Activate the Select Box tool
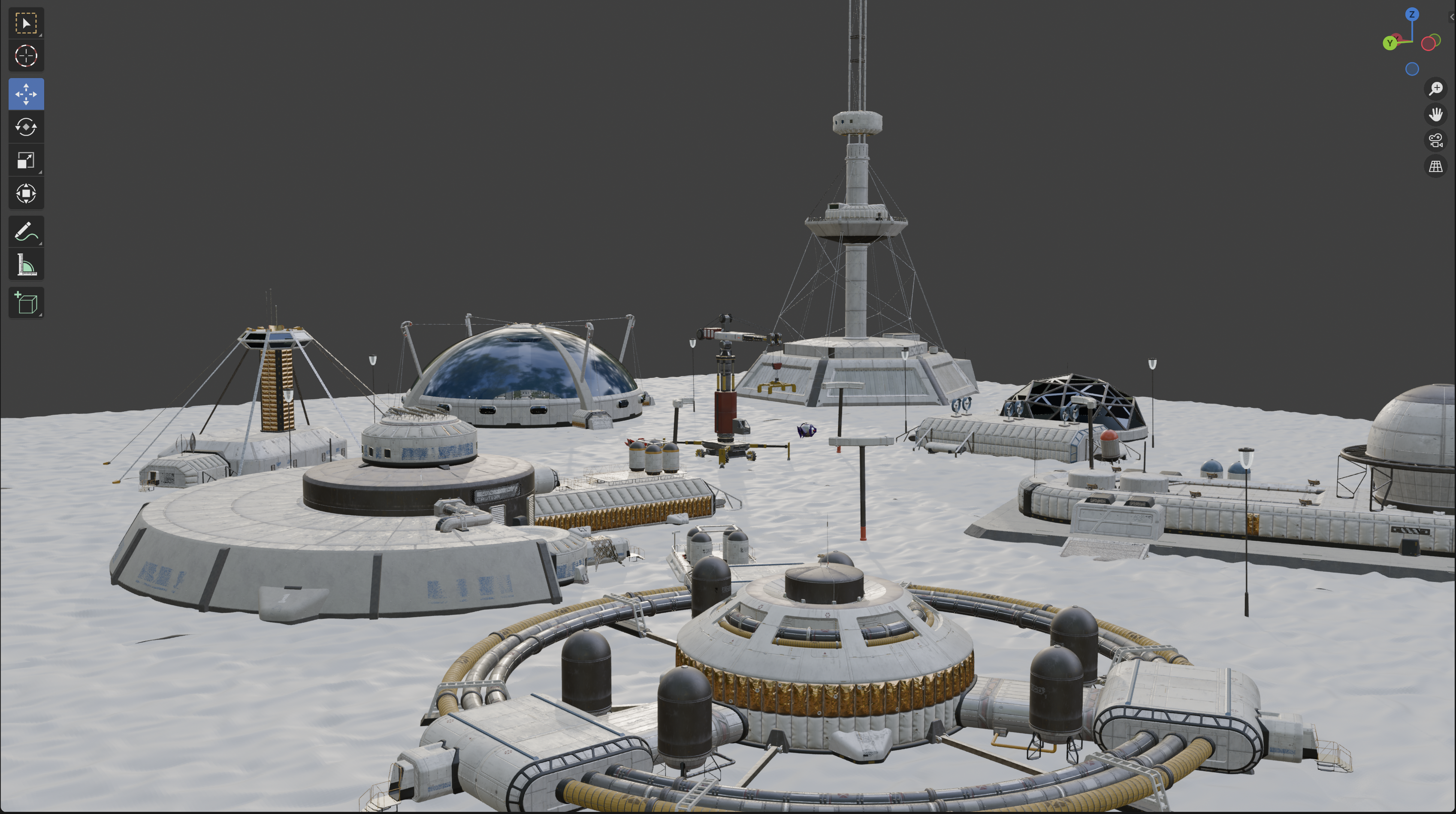The image size is (1456, 814). (26, 23)
